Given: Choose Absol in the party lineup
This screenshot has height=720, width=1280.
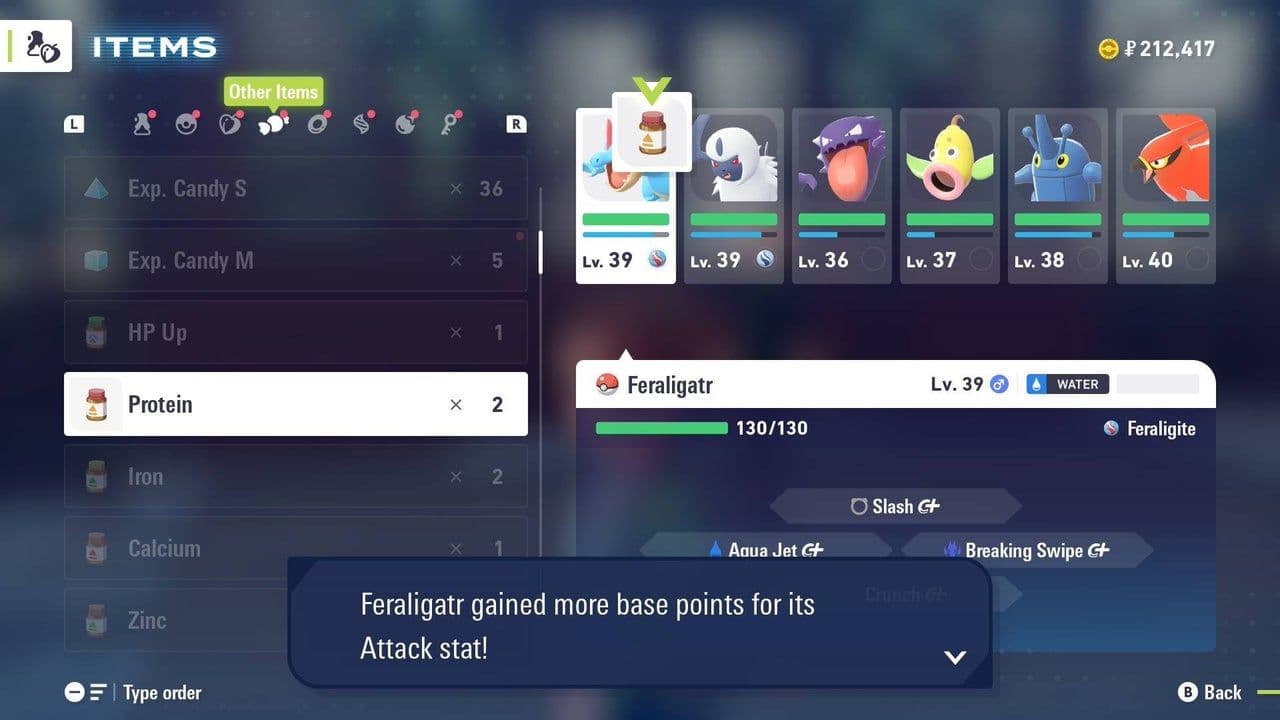Looking at the screenshot, I should pyautogui.click(x=734, y=196).
